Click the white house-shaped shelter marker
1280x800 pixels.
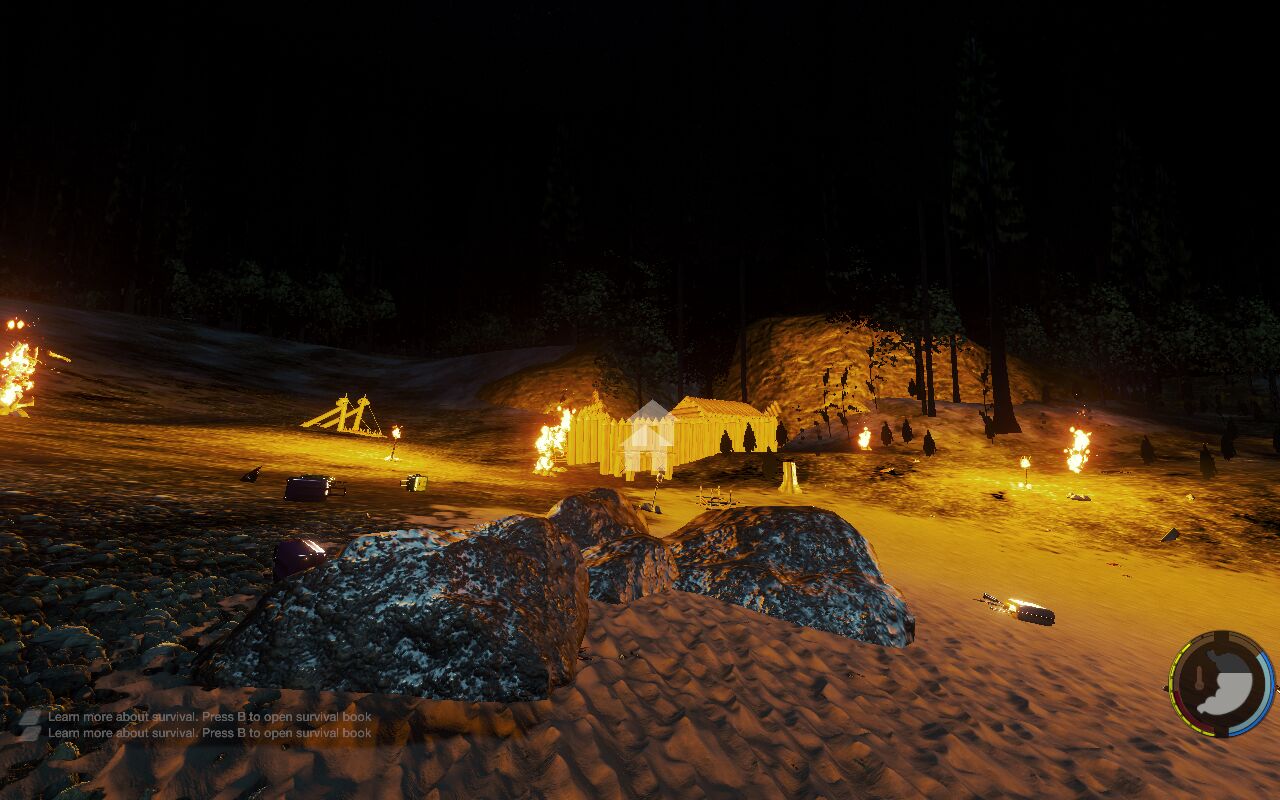647,438
